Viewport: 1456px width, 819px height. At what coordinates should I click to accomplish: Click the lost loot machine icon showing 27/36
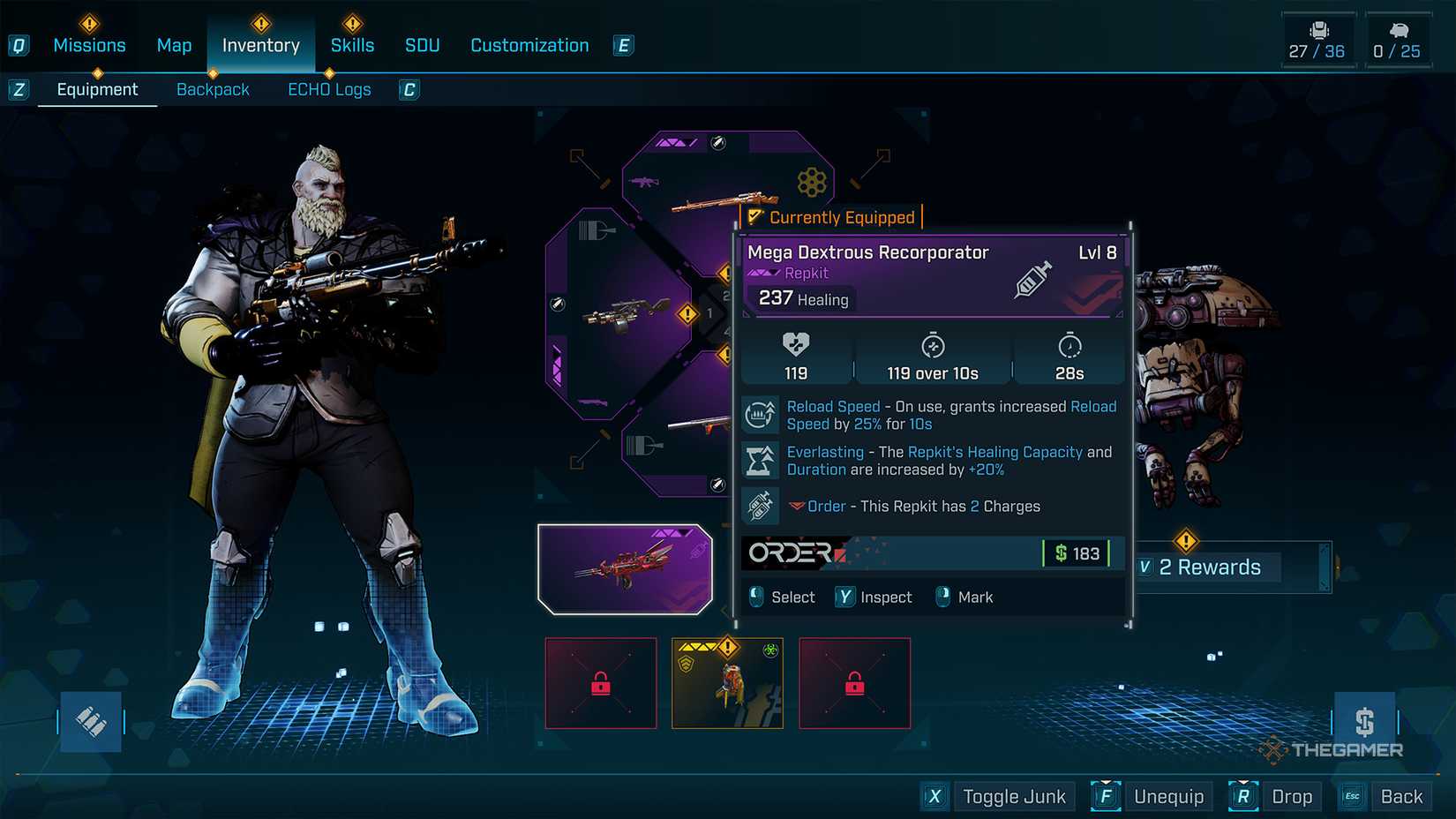coord(1318,27)
